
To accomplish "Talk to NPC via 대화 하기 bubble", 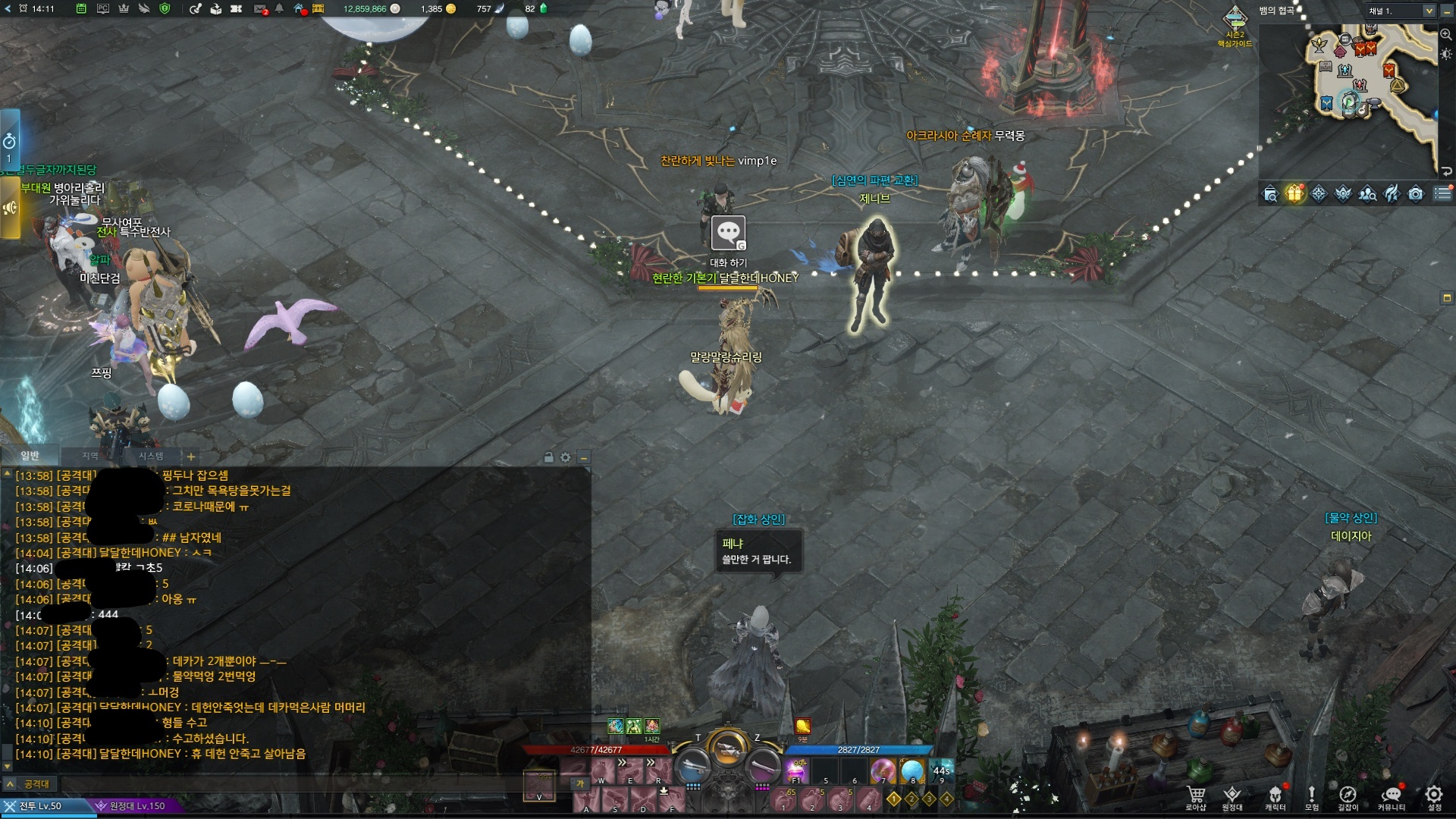I will pos(728,233).
